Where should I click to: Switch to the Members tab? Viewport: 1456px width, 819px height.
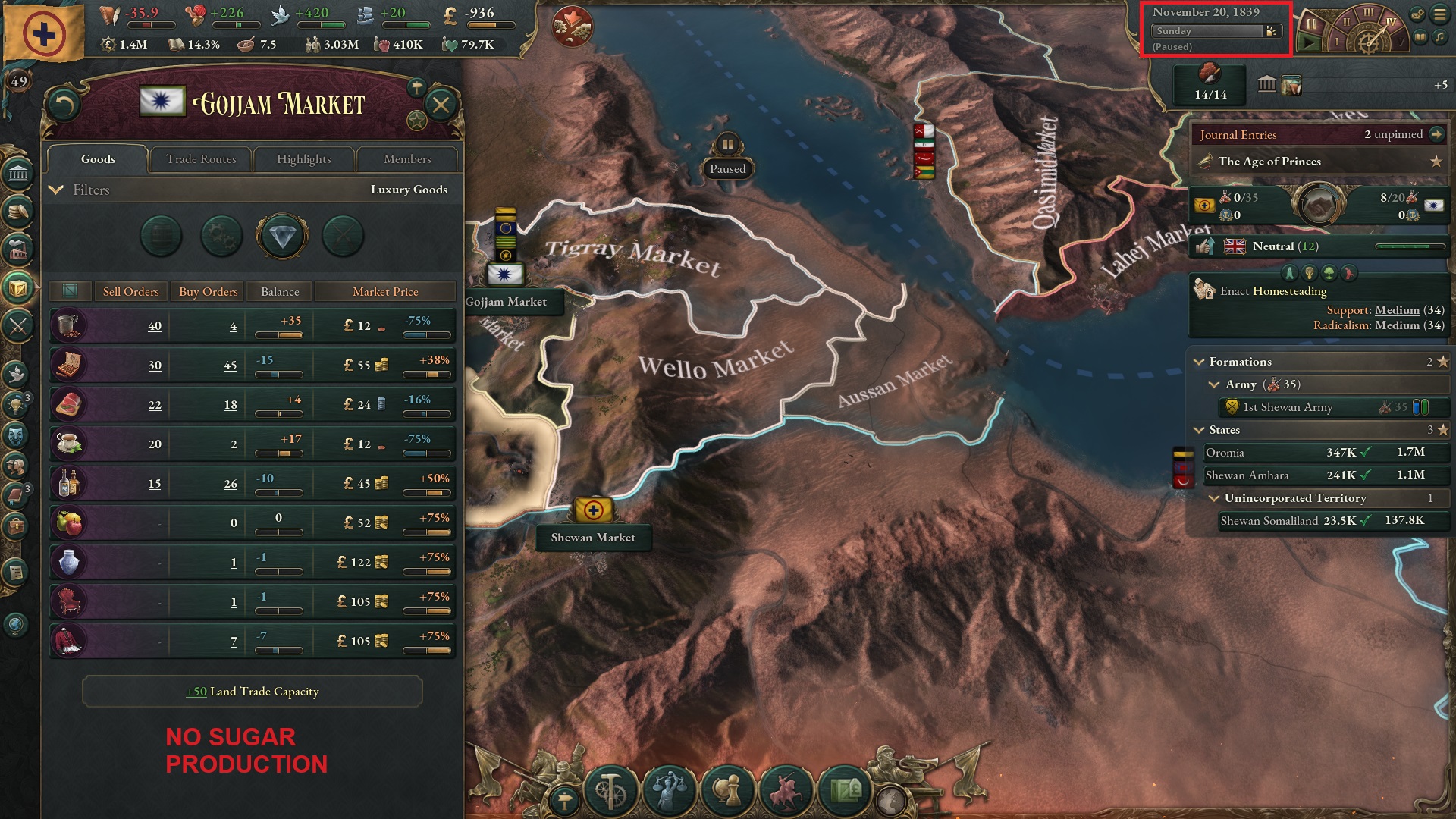click(407, 159)
